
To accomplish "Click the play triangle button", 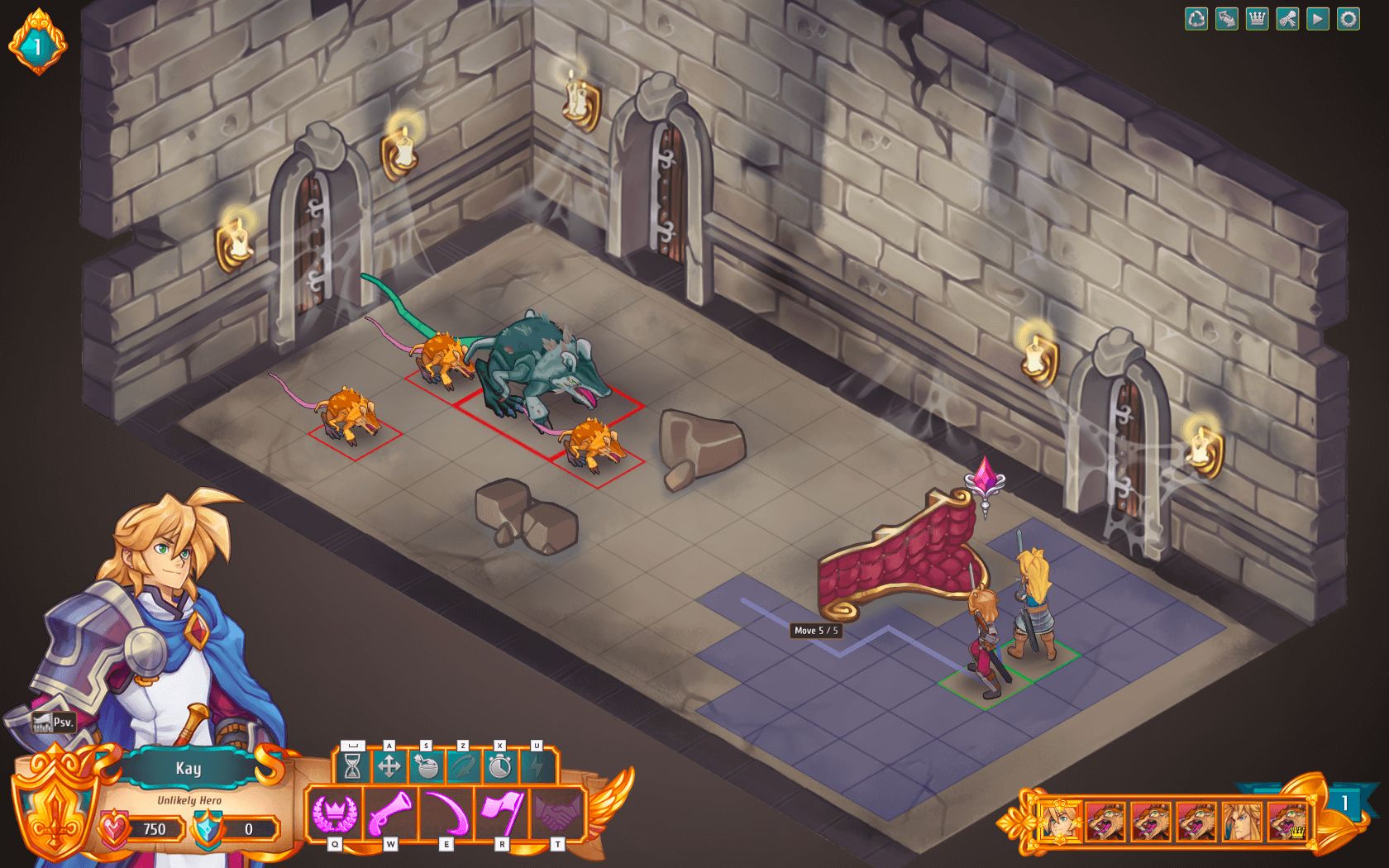I will (x=1318, y=19).
